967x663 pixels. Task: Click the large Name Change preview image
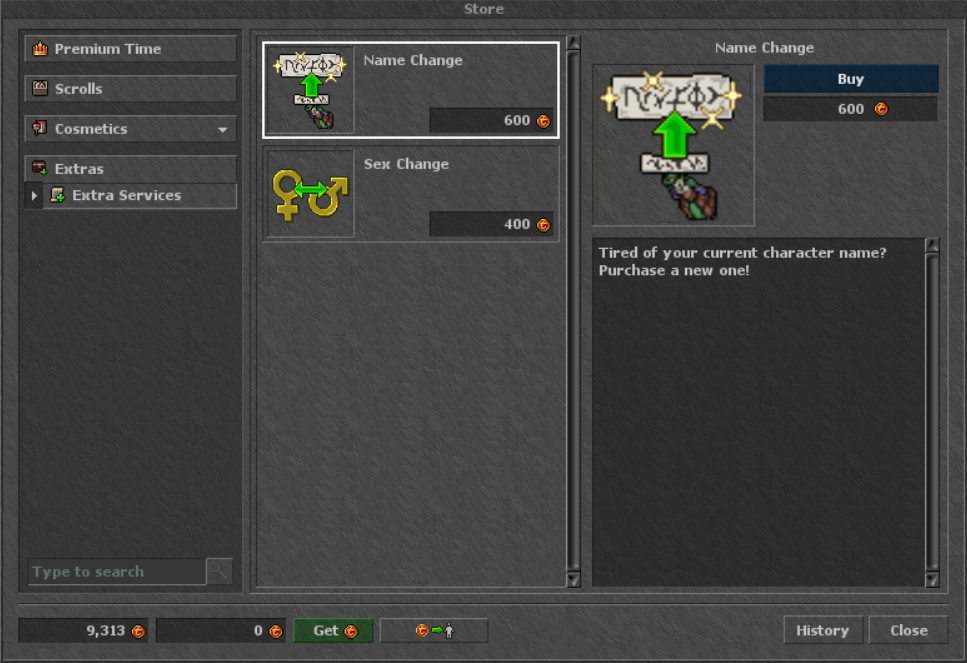tap(673, 145)
